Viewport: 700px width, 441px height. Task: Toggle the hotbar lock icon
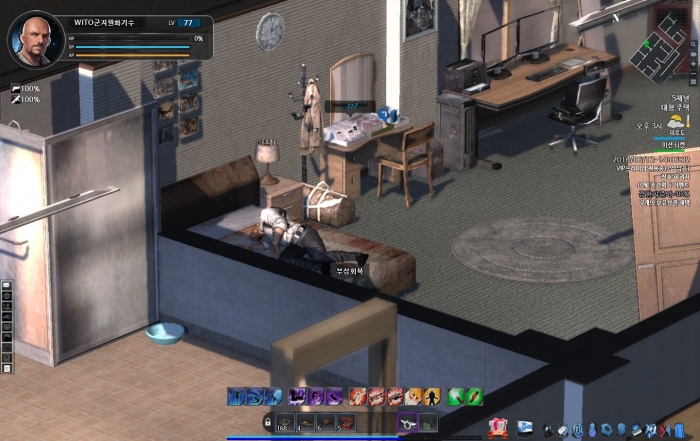coord(267,423)
